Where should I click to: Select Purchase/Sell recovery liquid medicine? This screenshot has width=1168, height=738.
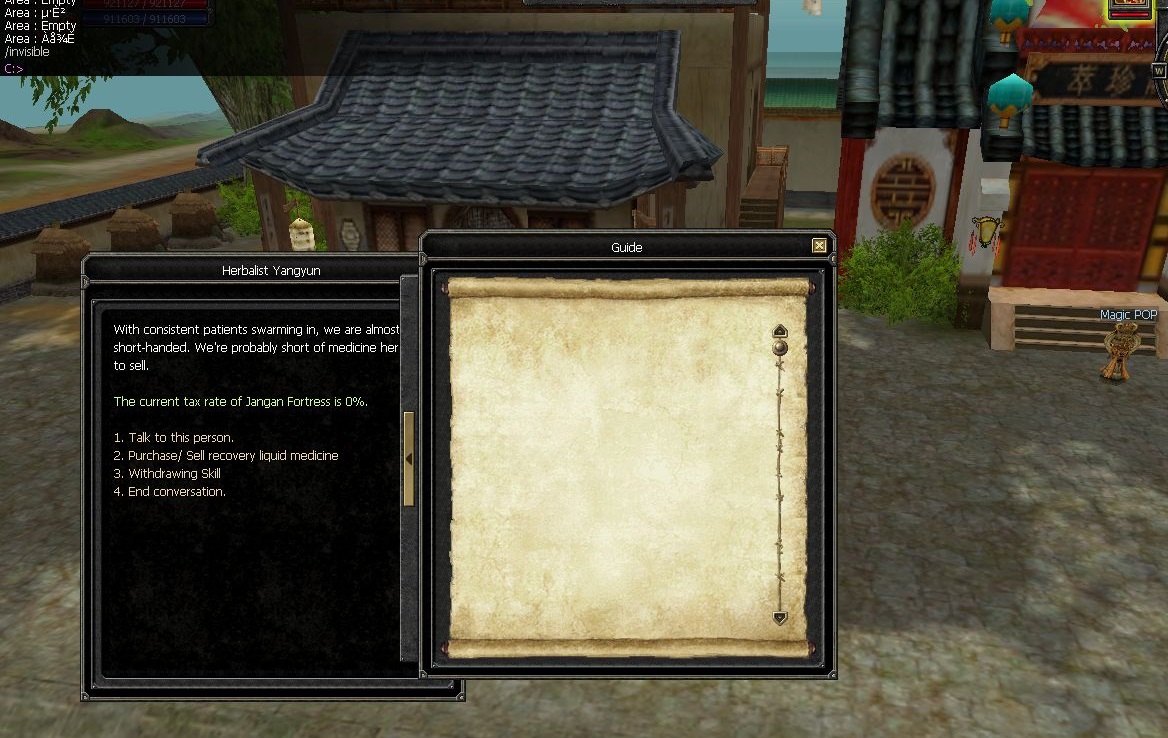pyautogui.click(x=232, y=456)
